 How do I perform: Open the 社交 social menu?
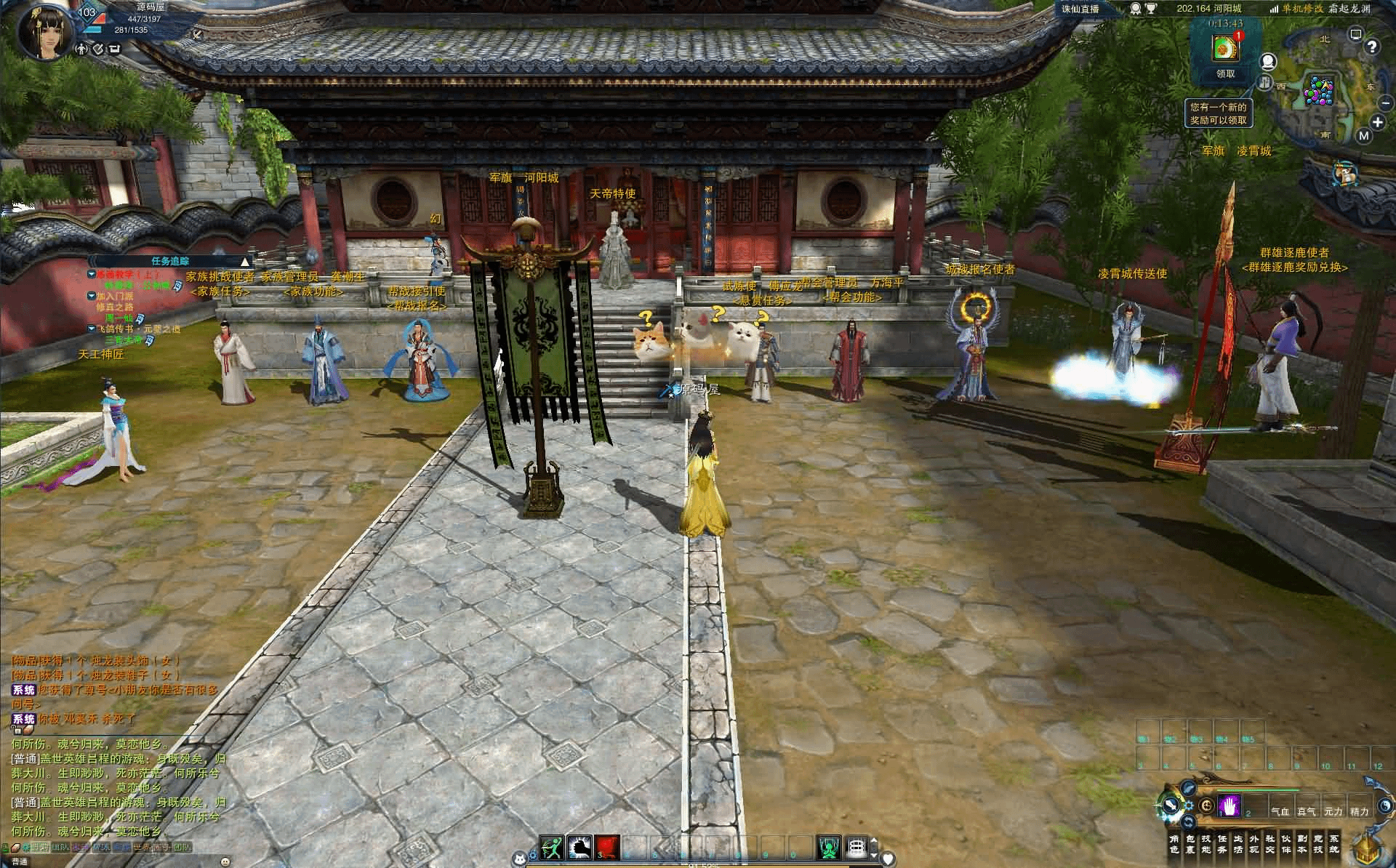click(1269, 843)
